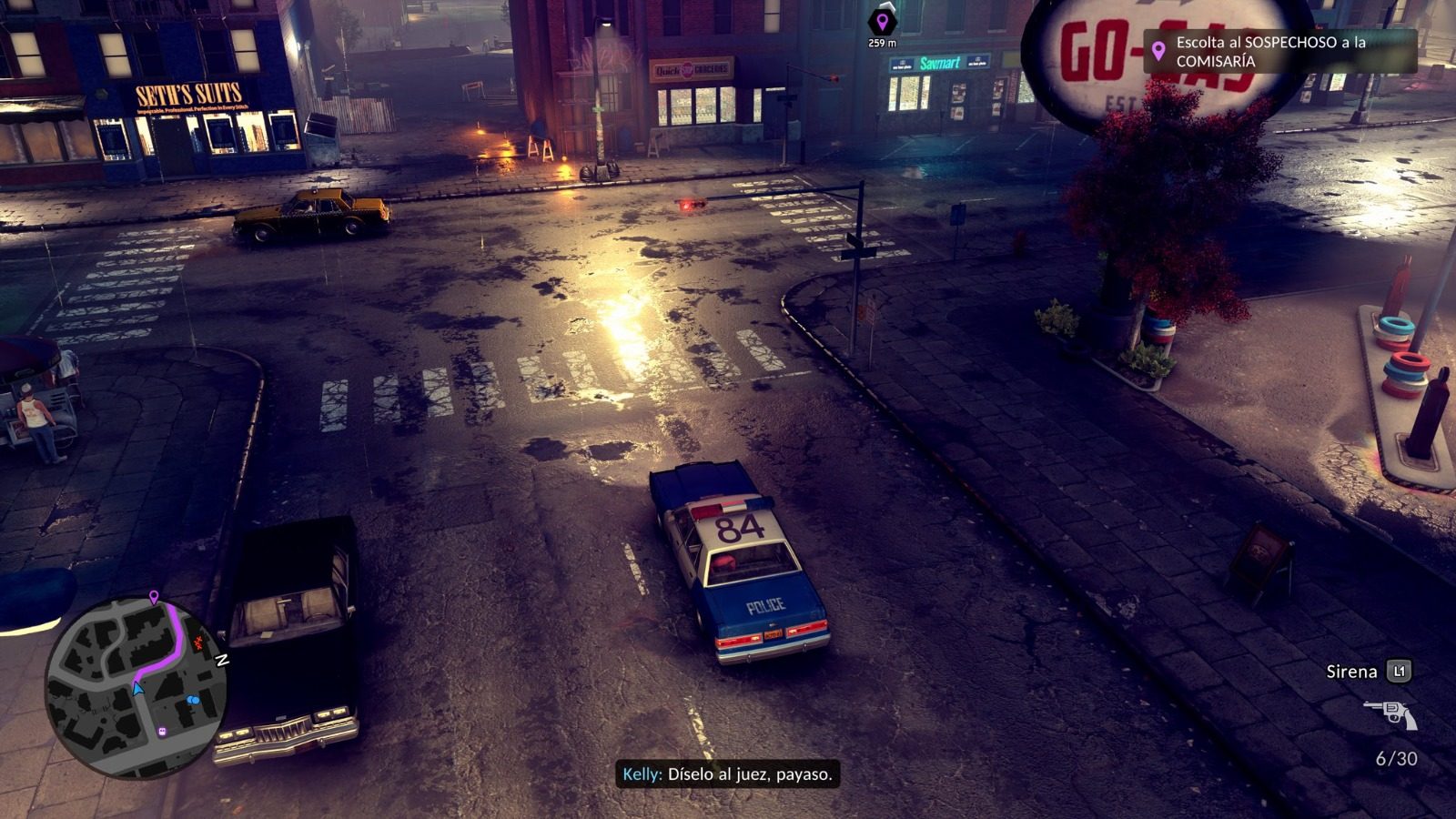Open the escort suspect objective tracker
The width and height of the screenshot is (1456, 819).
tap(1280, 51)
